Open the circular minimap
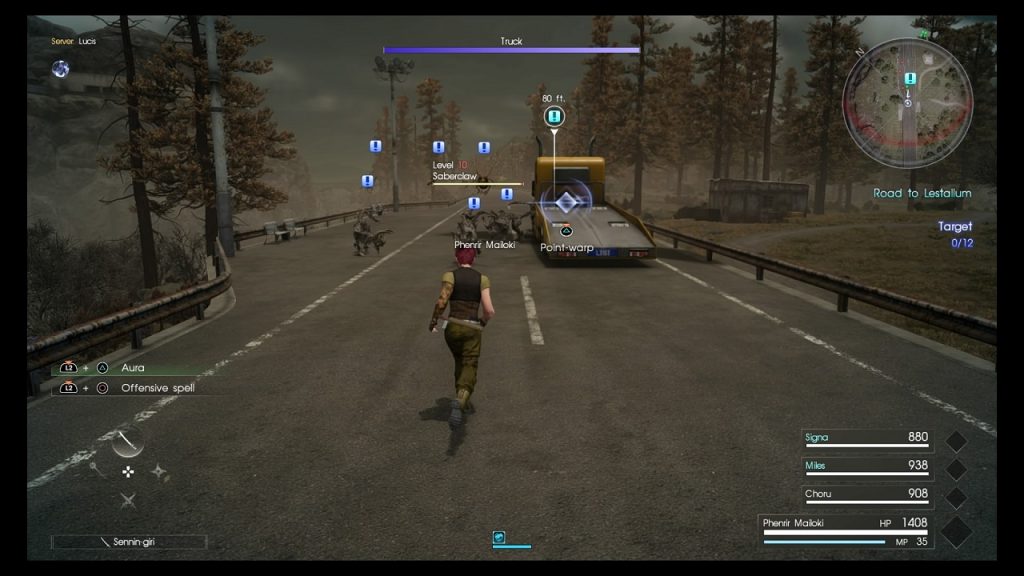 tap(907, 102)
